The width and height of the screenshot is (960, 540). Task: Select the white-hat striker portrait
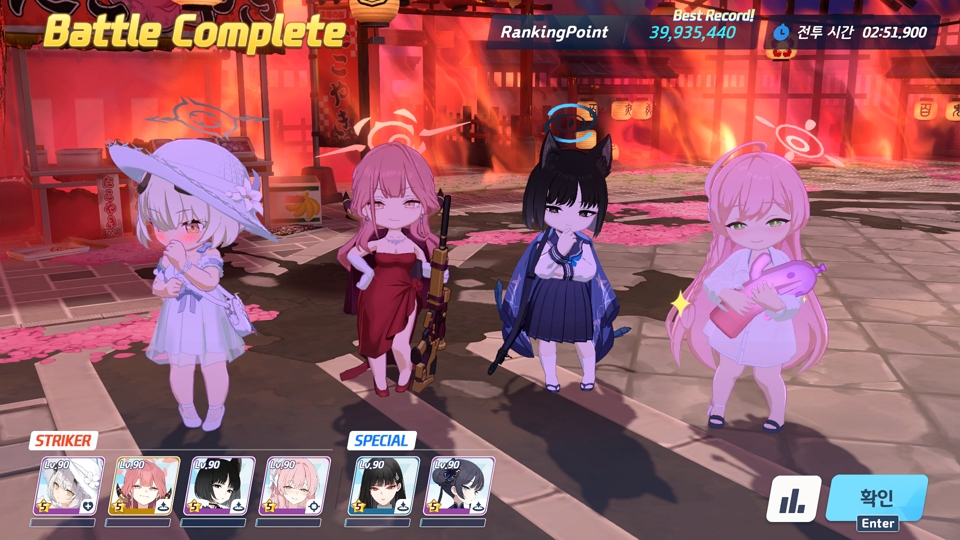(x=70, y=486)
